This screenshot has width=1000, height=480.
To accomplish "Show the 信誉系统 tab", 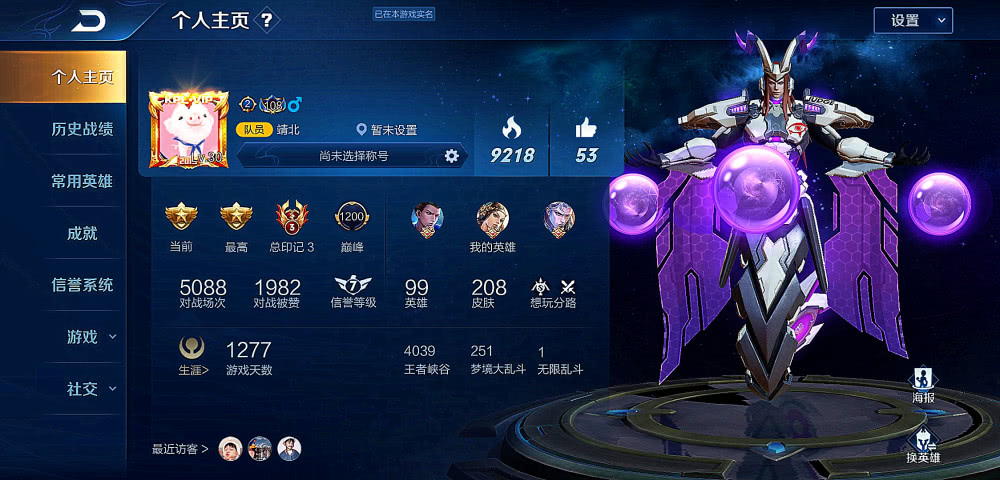I will click(82, 285).
